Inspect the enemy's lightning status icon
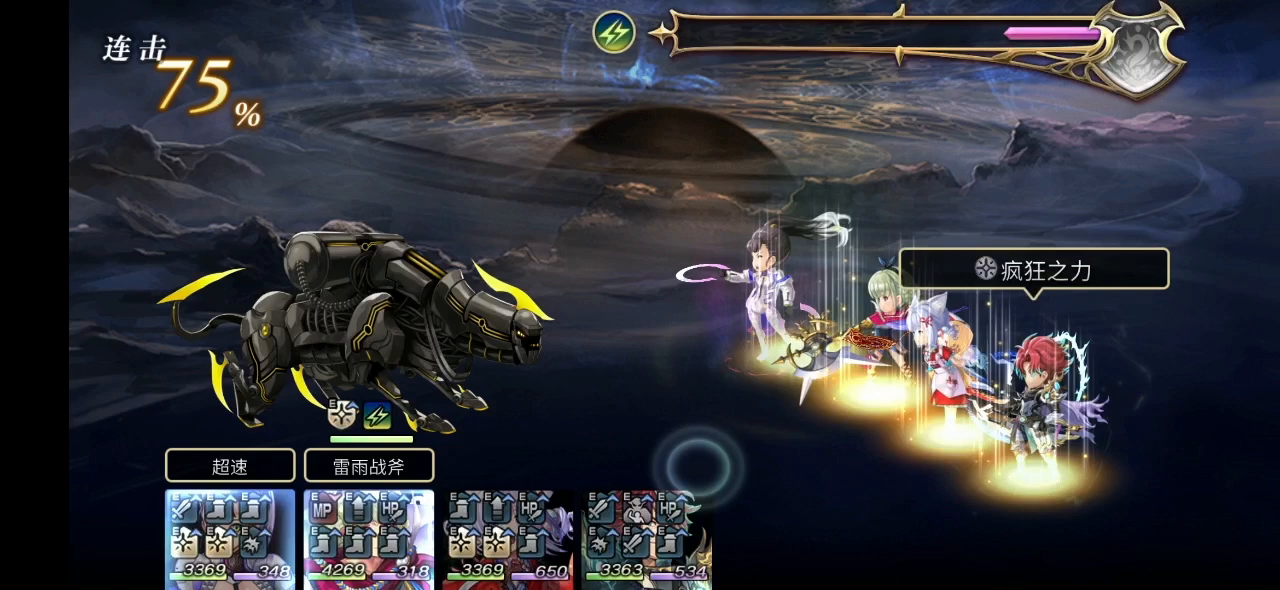1280x590 pixels. 377,415
